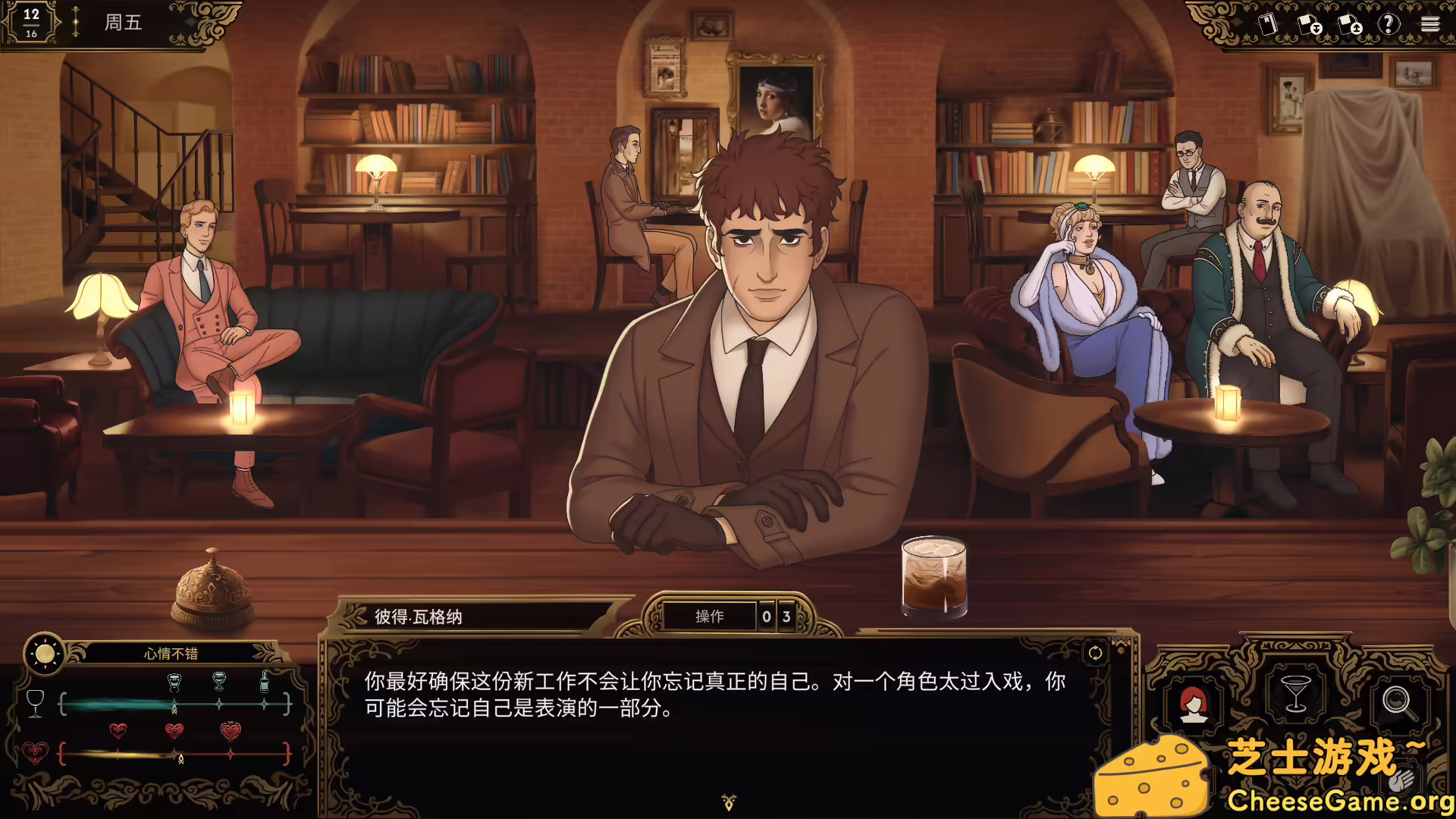Open the help question-mark icon
1456x819 pixels.
[x=1389, y=24]
